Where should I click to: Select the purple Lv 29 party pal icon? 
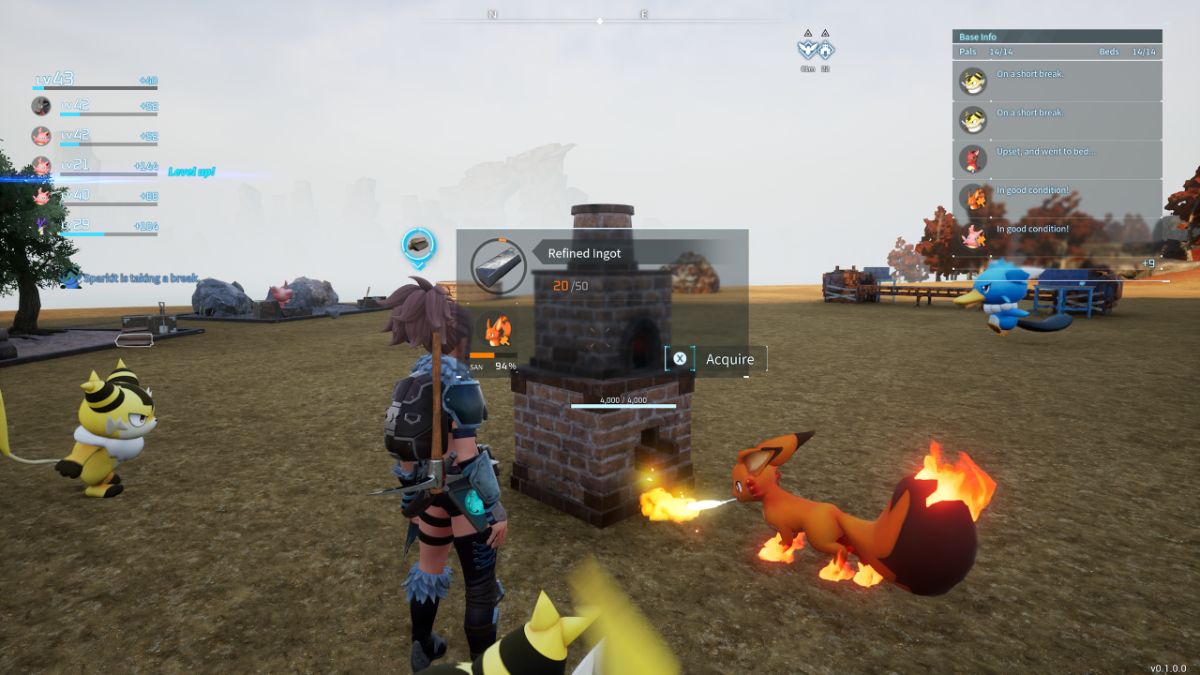(x=41, y=226)
